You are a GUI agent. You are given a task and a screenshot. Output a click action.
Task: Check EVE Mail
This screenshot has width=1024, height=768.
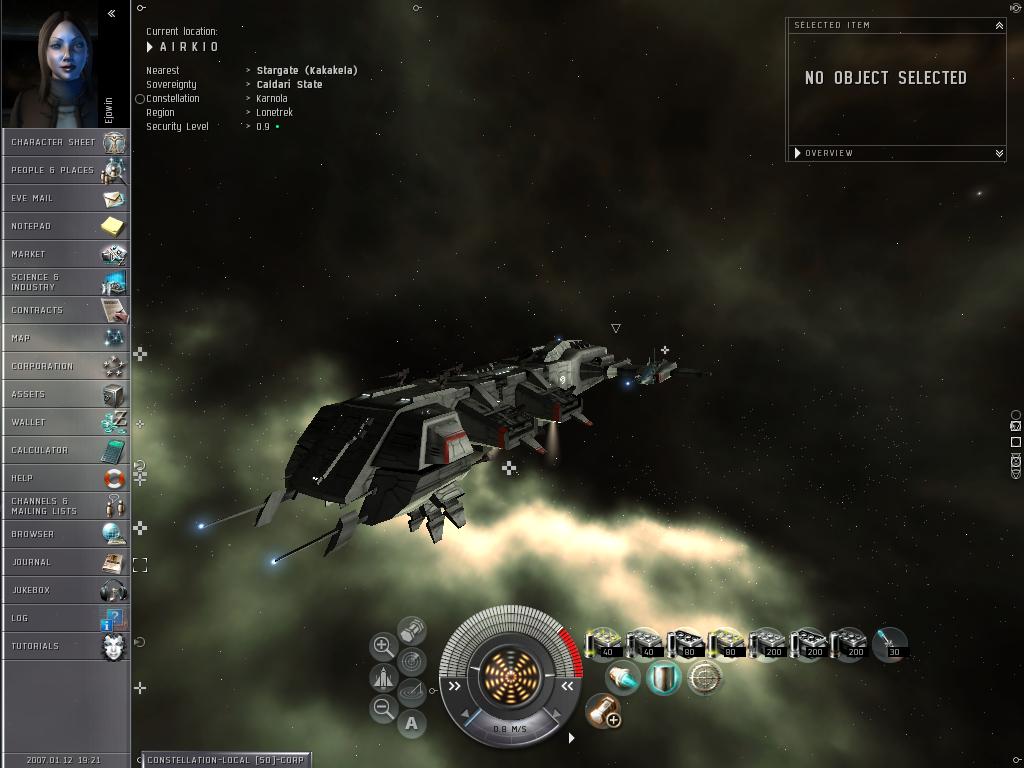[x=65, y=198]
